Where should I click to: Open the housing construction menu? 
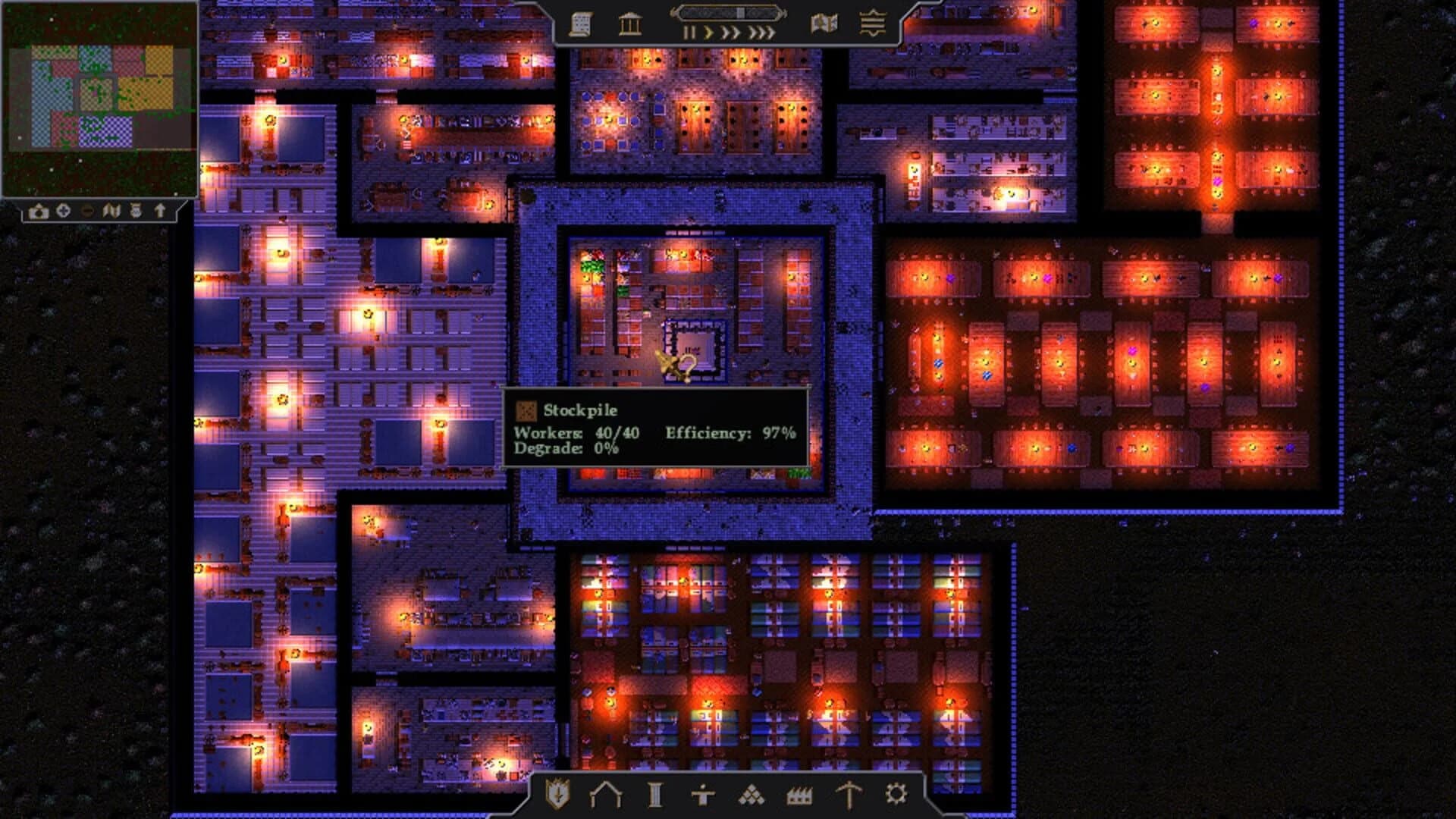click(x=607, y=795)
